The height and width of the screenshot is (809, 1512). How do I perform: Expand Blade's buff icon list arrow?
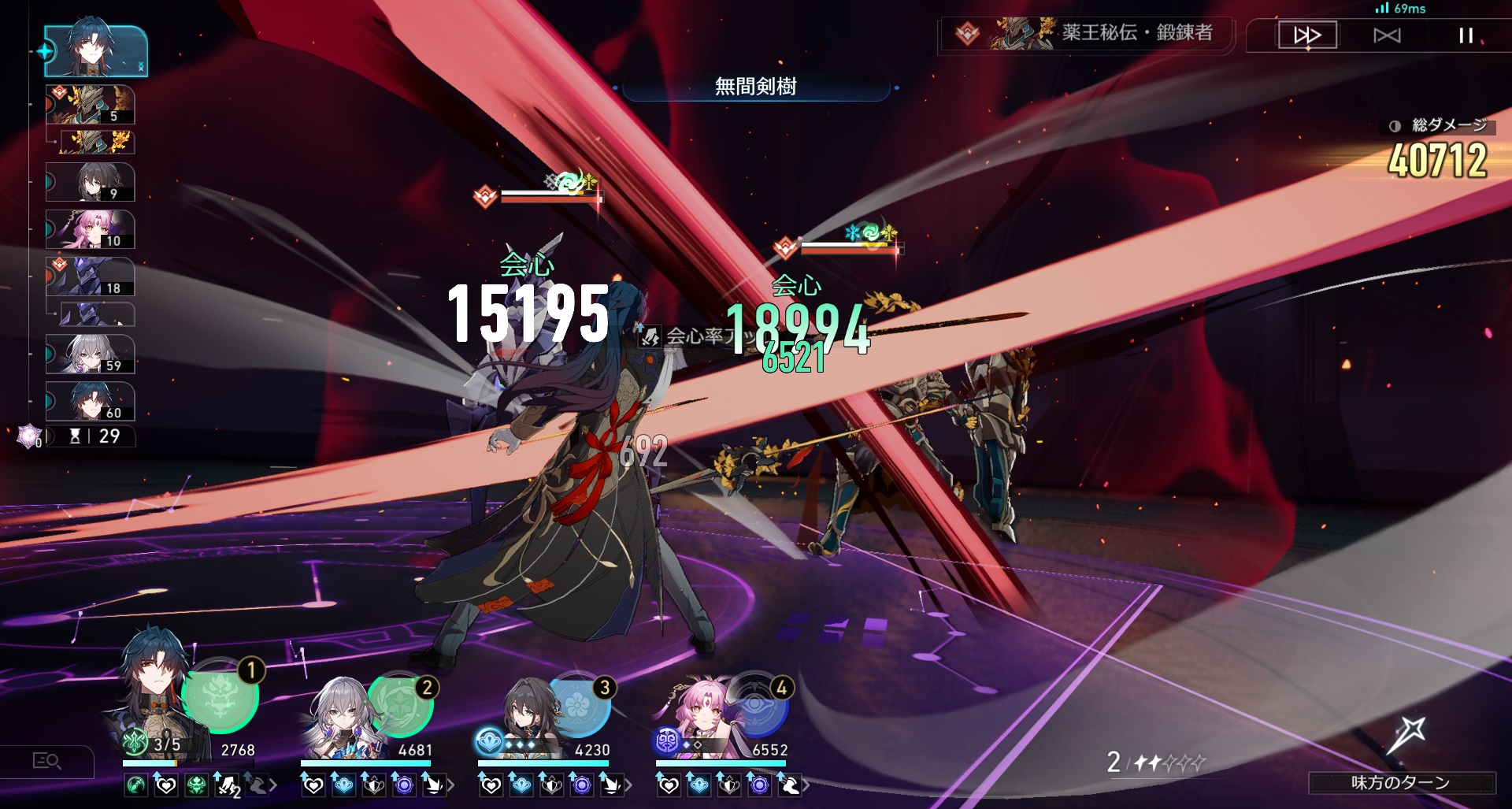[x=273, y=785]
